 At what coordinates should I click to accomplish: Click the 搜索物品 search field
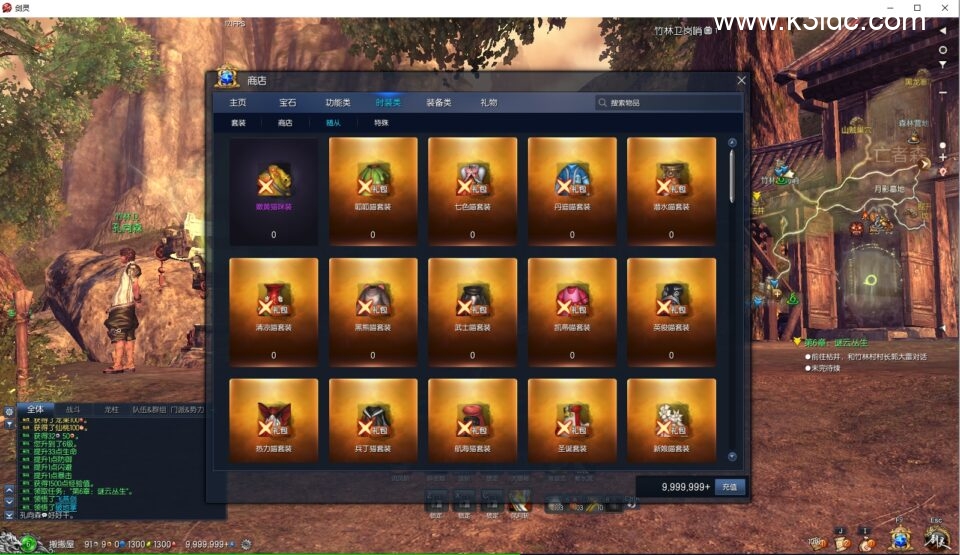click(x=668, y=102)
